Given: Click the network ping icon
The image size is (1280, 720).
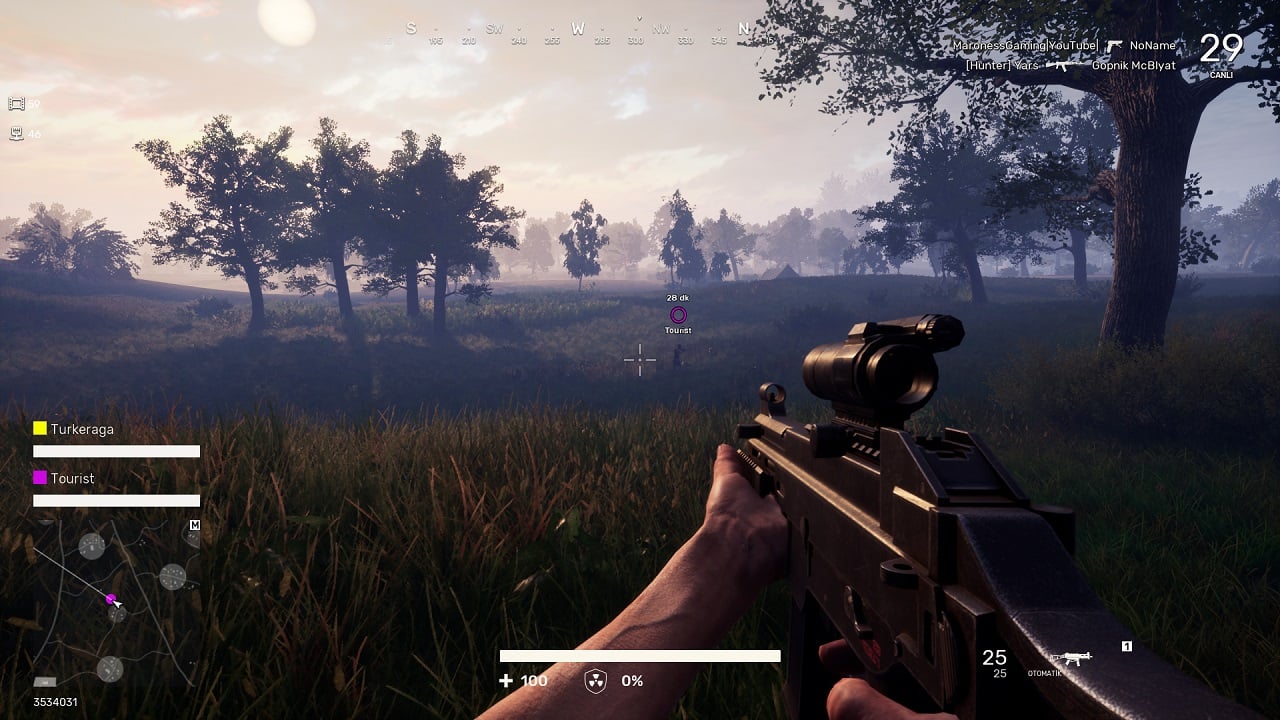Looking at the screenshot, I should (x=16, y=134).
